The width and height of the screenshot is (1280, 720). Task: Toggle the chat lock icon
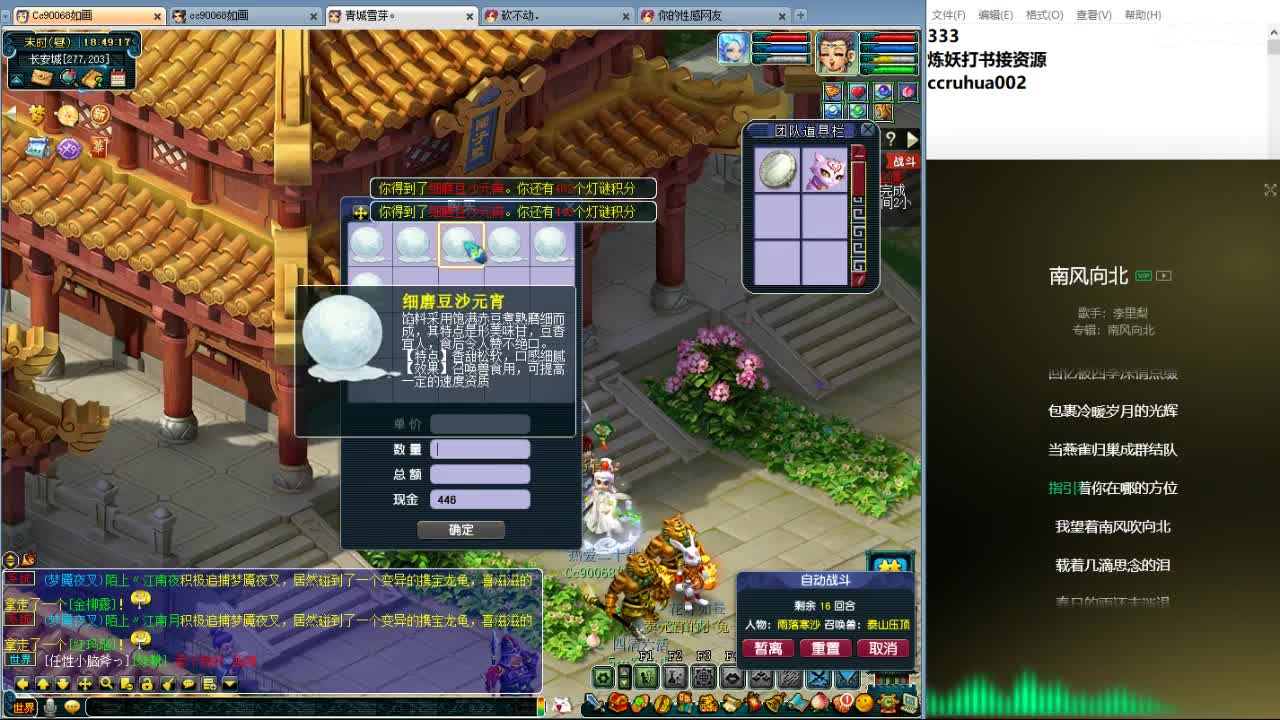(149, 683)
